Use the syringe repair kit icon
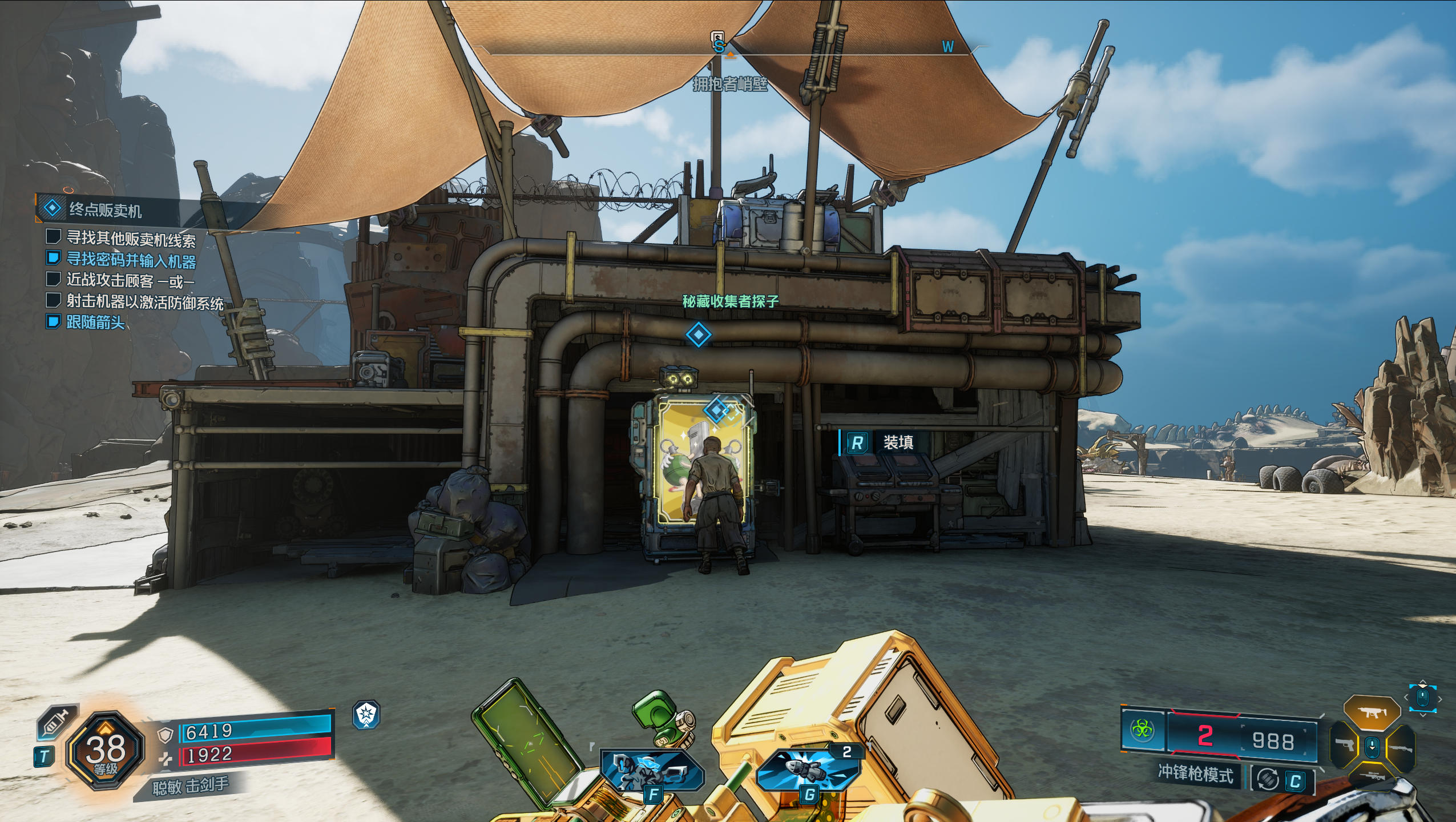 click(57, 722)
